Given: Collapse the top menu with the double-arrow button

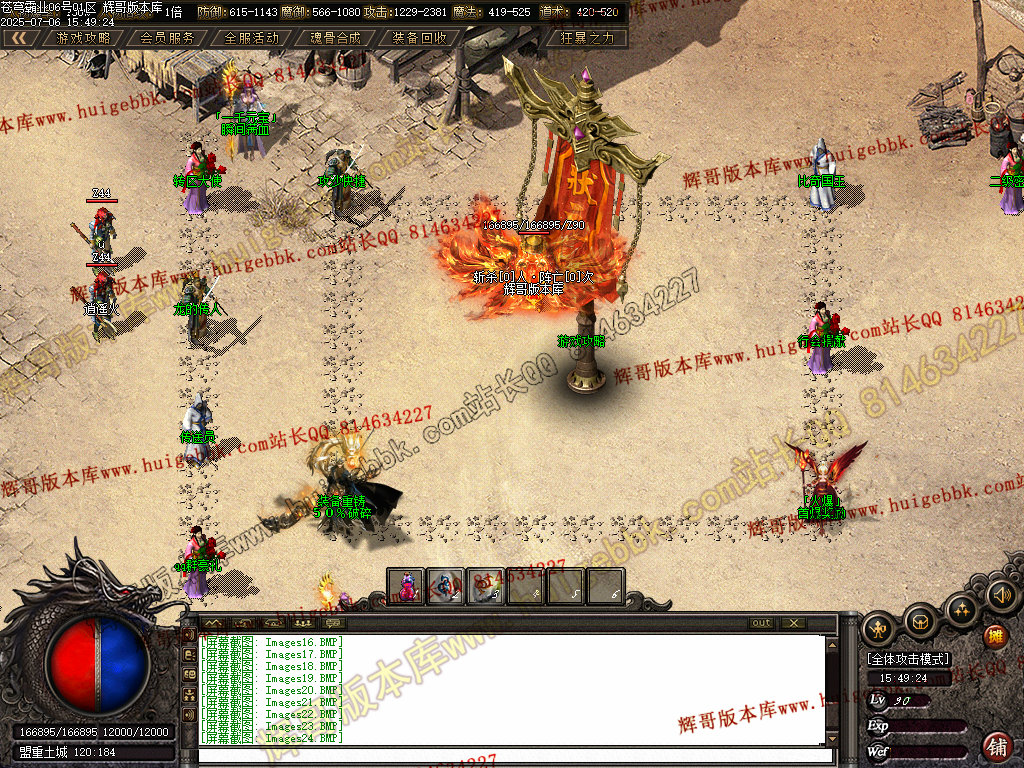Looking at the screenshot, I should pos(20,38).
